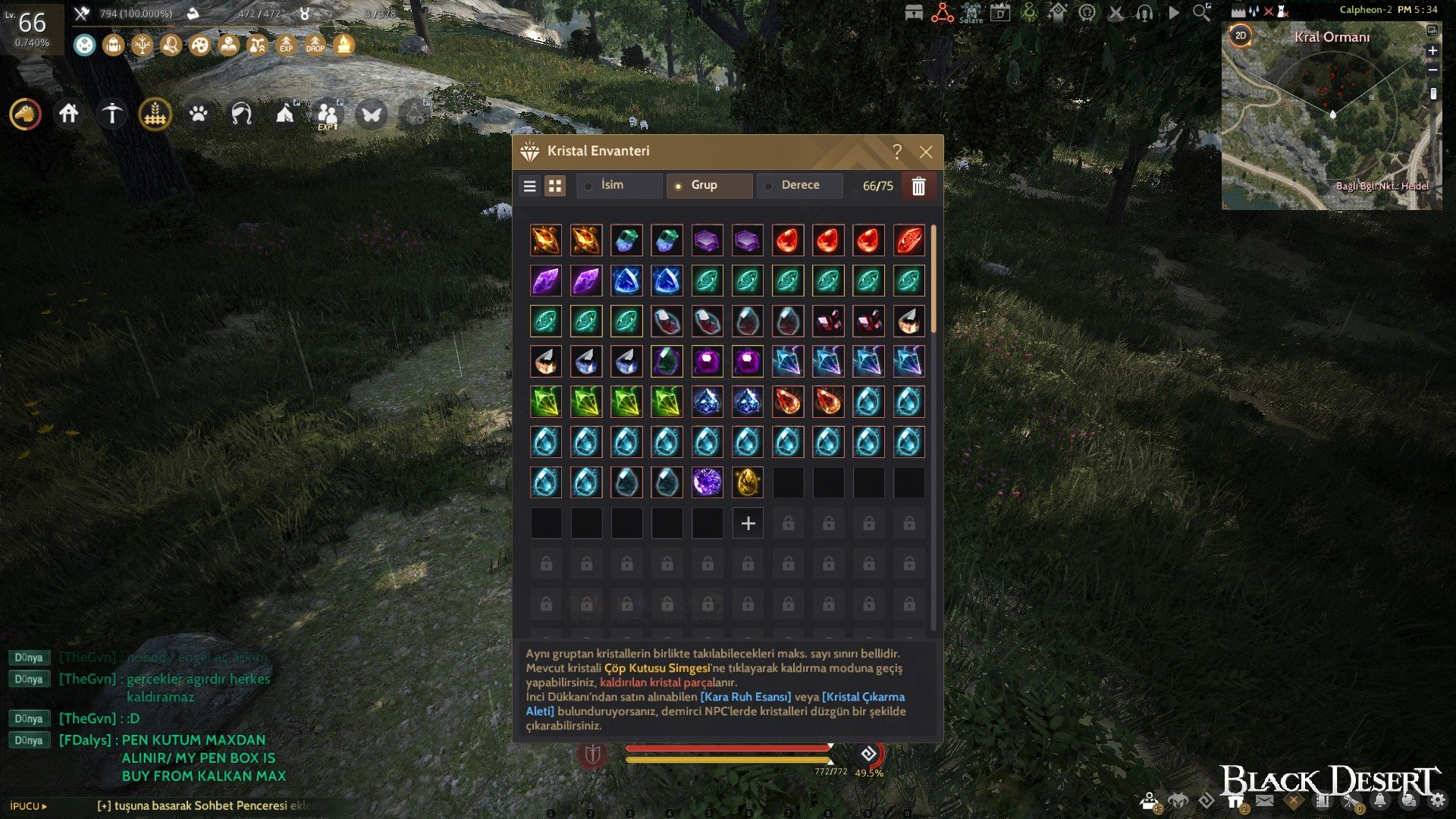Click the horse mount icon

26,114
